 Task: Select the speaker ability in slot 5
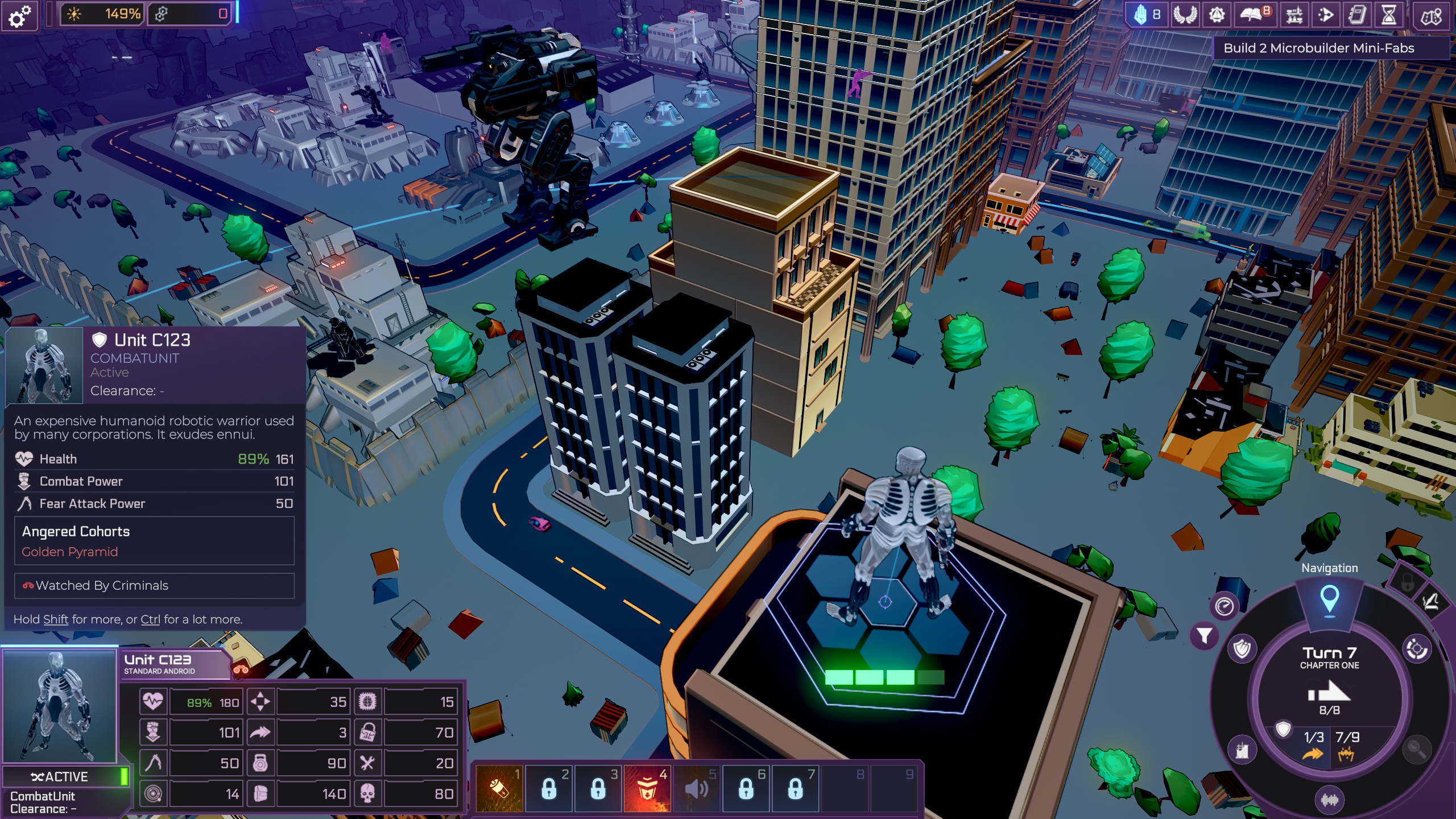tap(696, 789)
